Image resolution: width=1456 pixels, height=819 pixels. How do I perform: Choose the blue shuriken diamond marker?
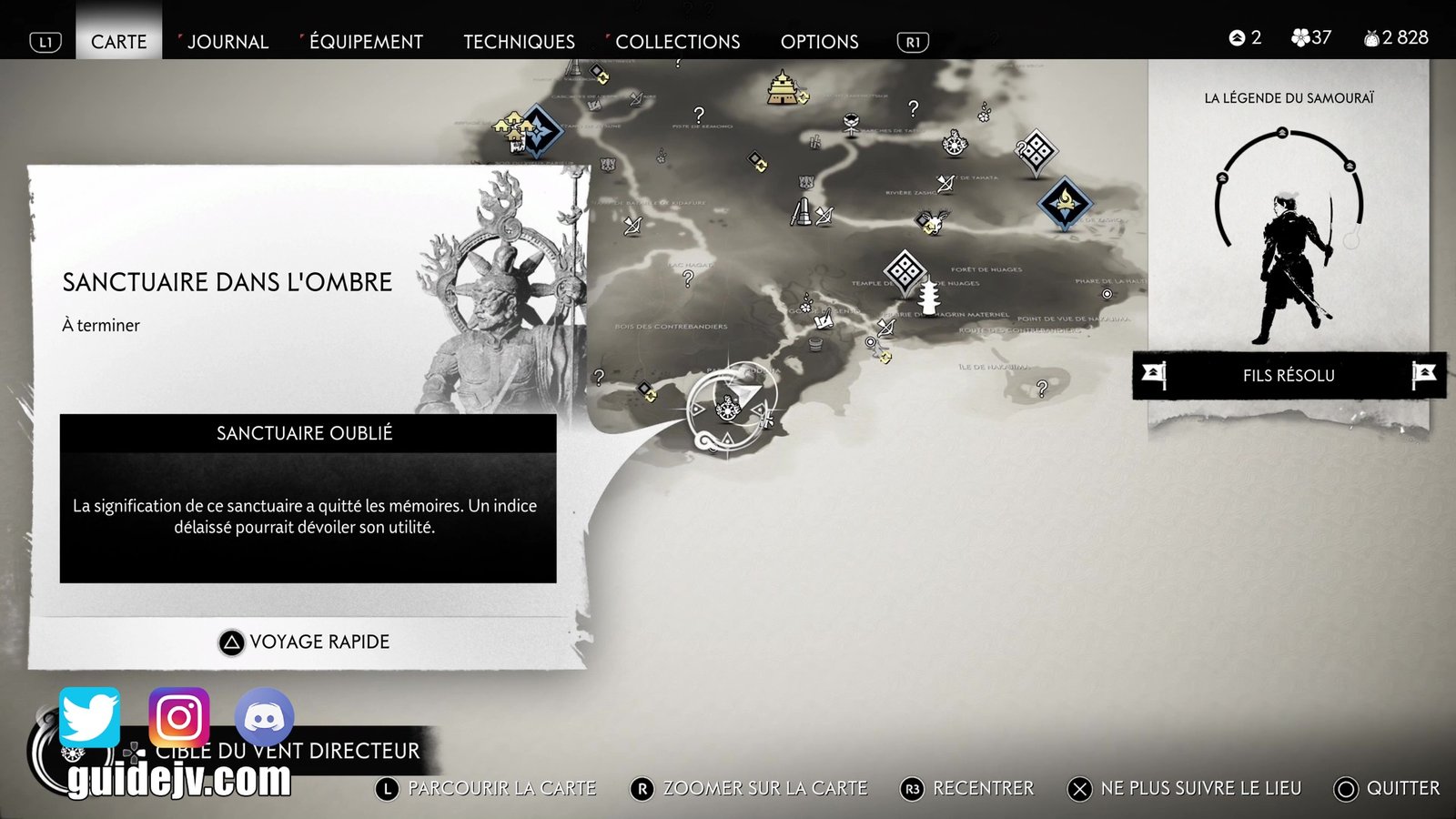[538, 132]
